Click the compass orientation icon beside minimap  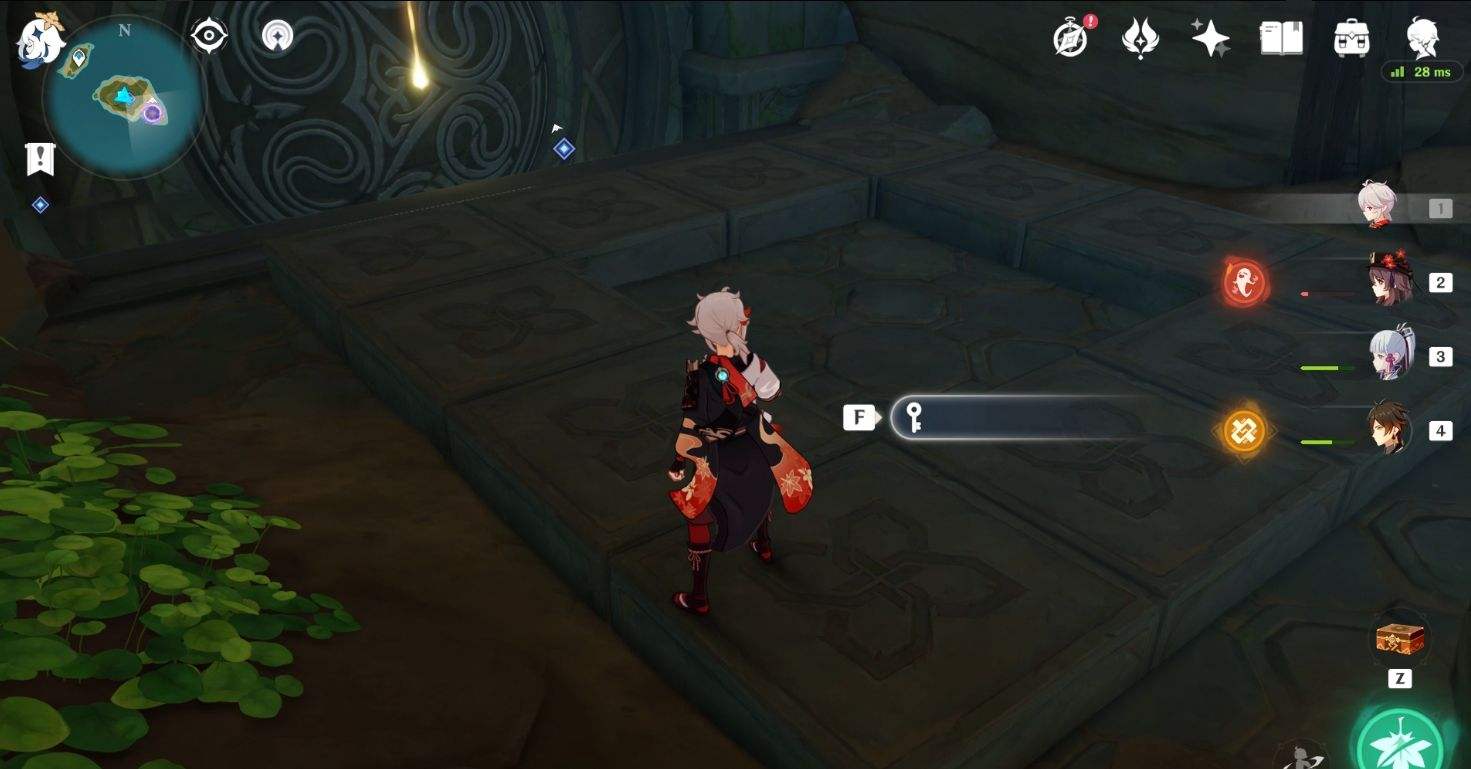tap(207, 33)
